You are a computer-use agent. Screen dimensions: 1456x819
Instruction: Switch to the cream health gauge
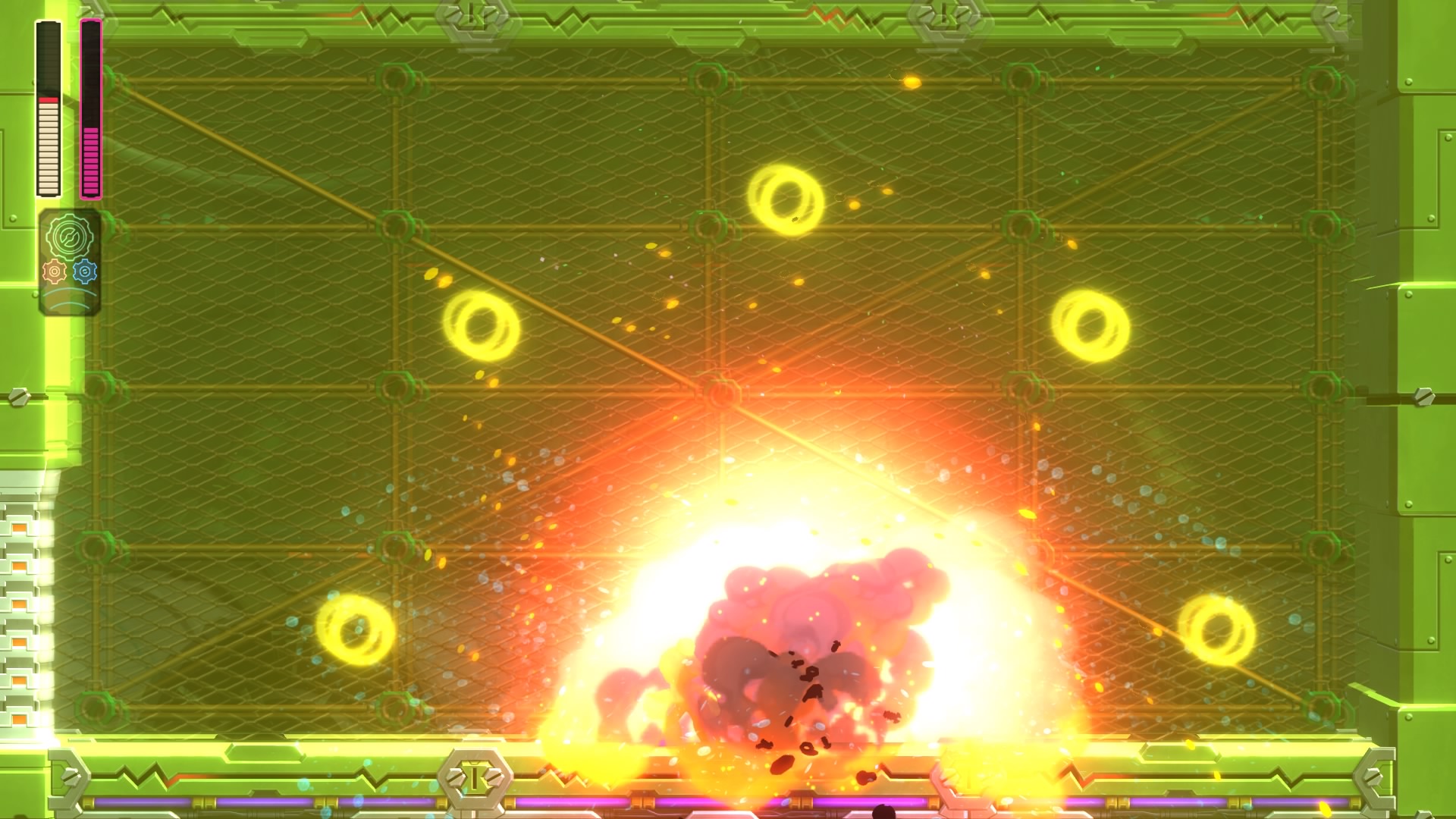[48, 144]
